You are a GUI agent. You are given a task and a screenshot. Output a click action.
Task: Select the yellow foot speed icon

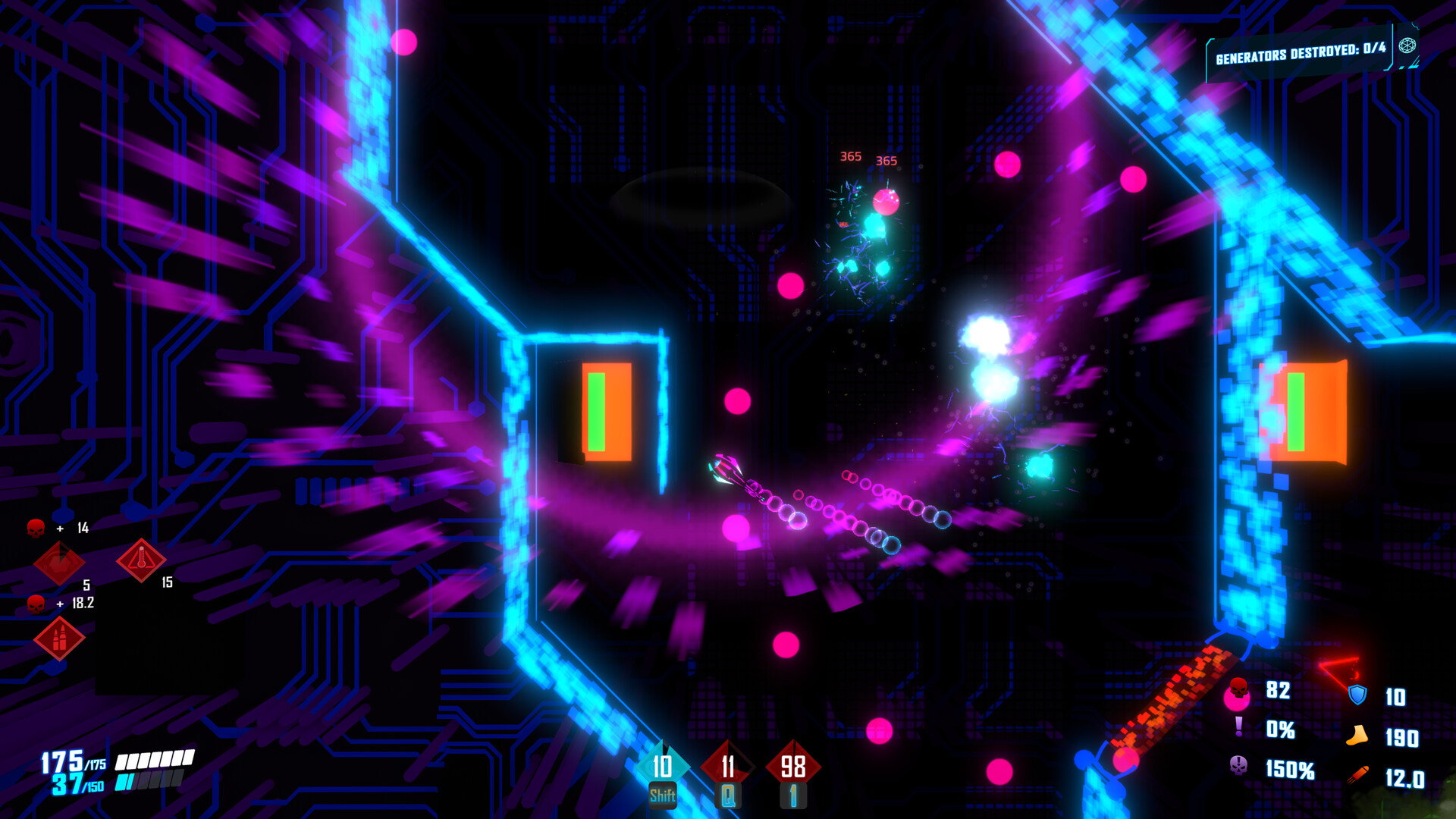tap(1357, 735)
